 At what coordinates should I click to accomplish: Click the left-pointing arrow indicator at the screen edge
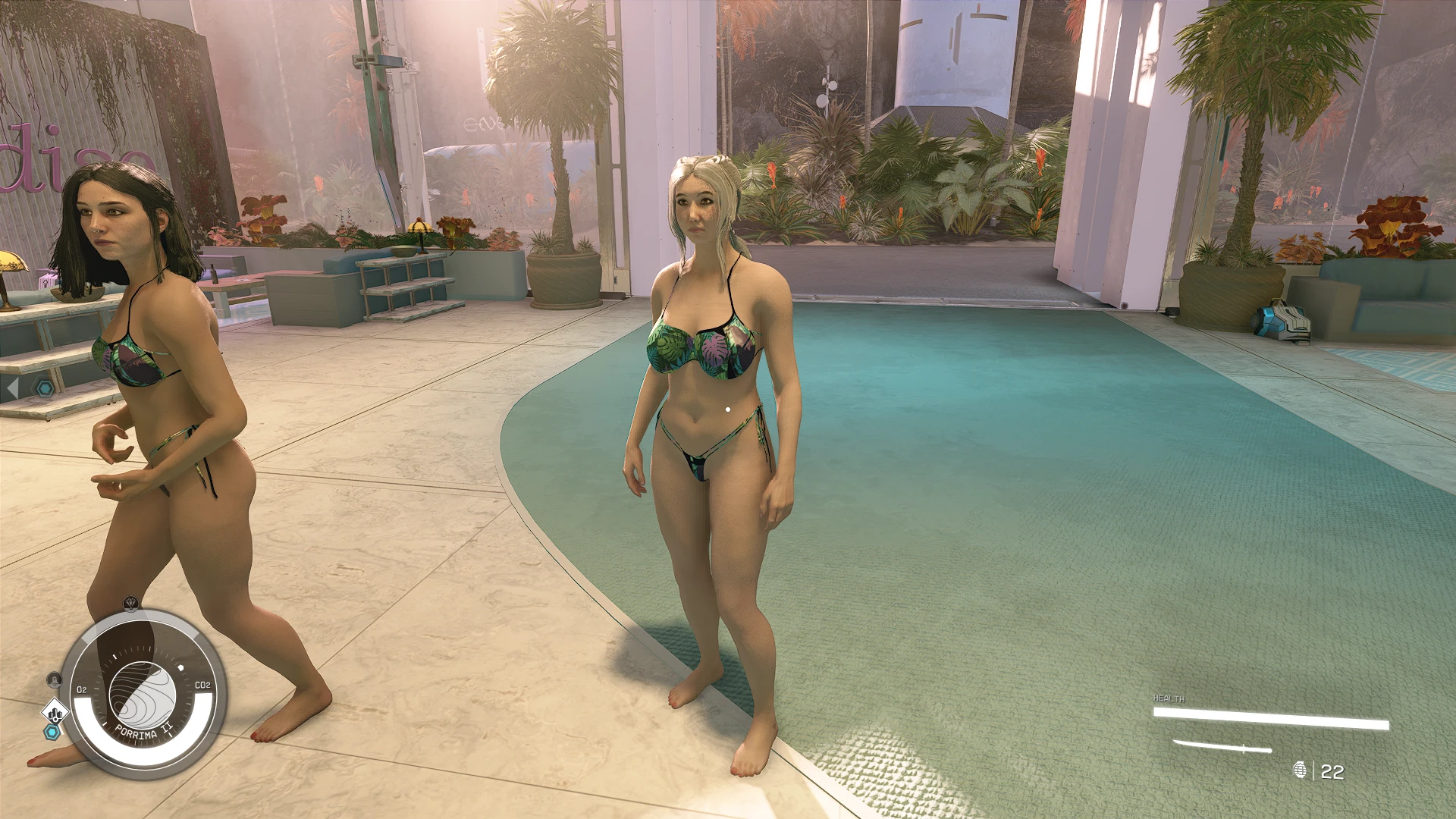click(13, 388)
